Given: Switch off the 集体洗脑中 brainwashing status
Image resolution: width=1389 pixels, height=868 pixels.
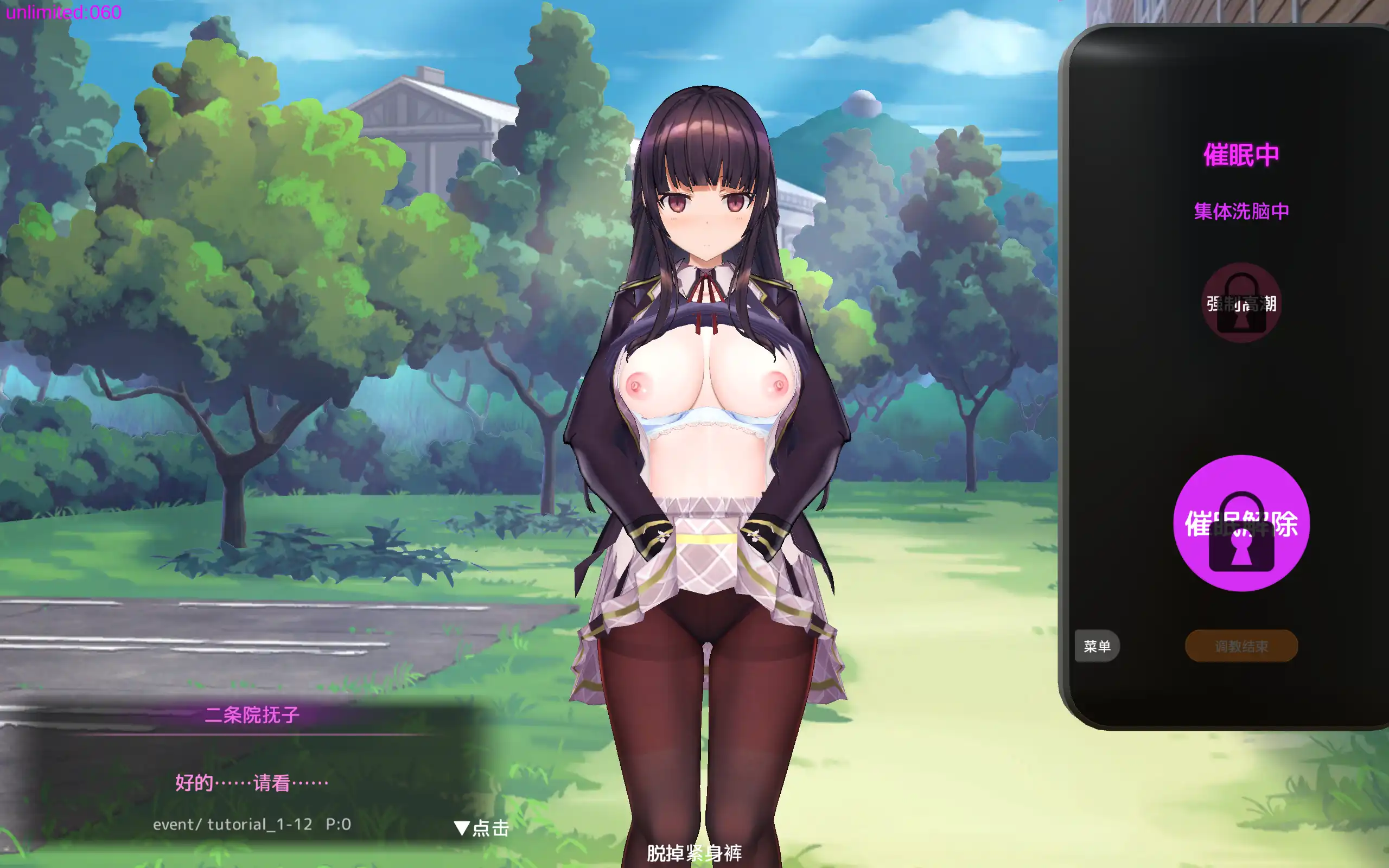Looking at the screenshot, I should (x=1241, y=211).
